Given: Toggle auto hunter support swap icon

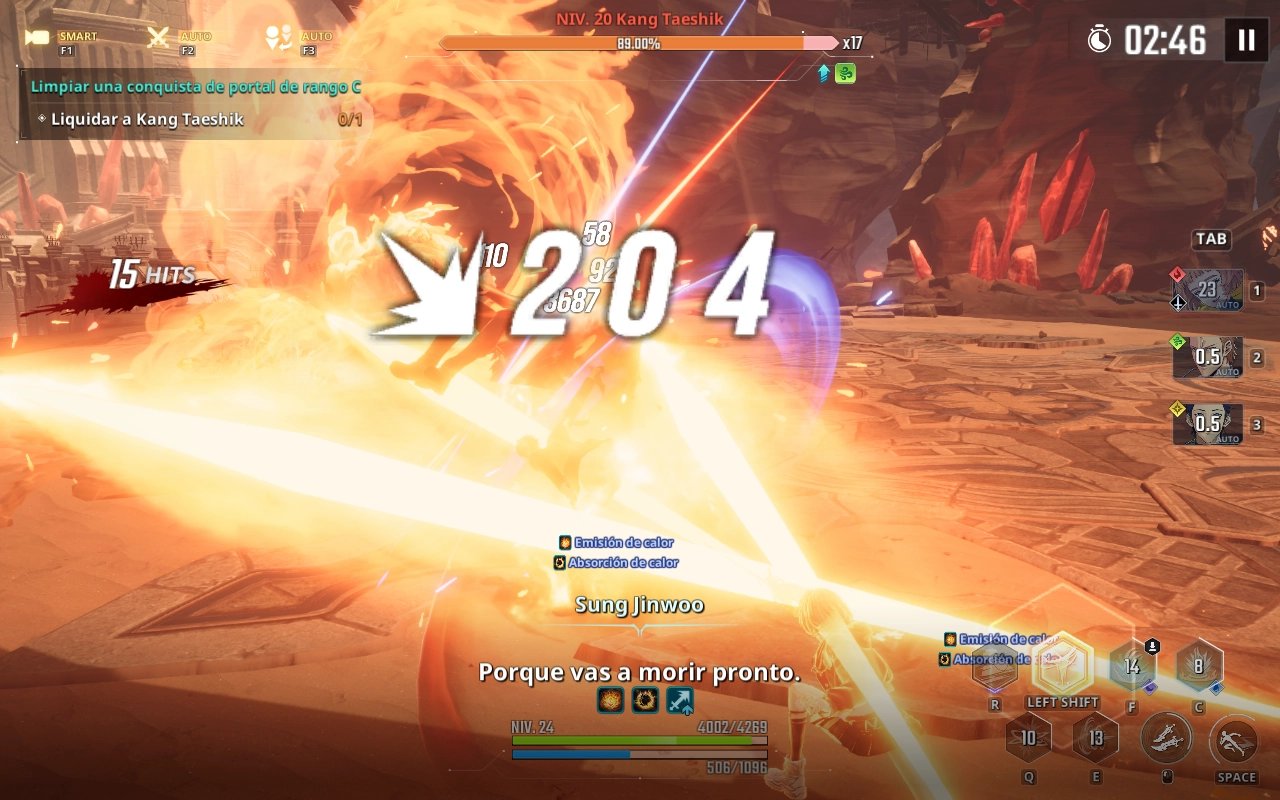Looking at the screenshot, I should pyautogui.click(x=278, y=38).
